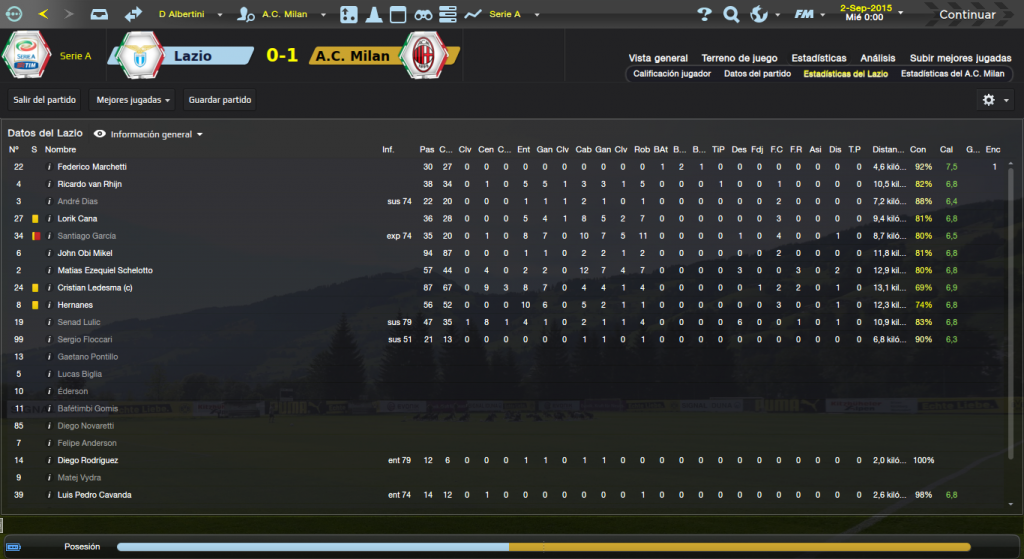
Task: Switch to Estadísticas del A.C. Milan
Action: (x=952, y=74)
